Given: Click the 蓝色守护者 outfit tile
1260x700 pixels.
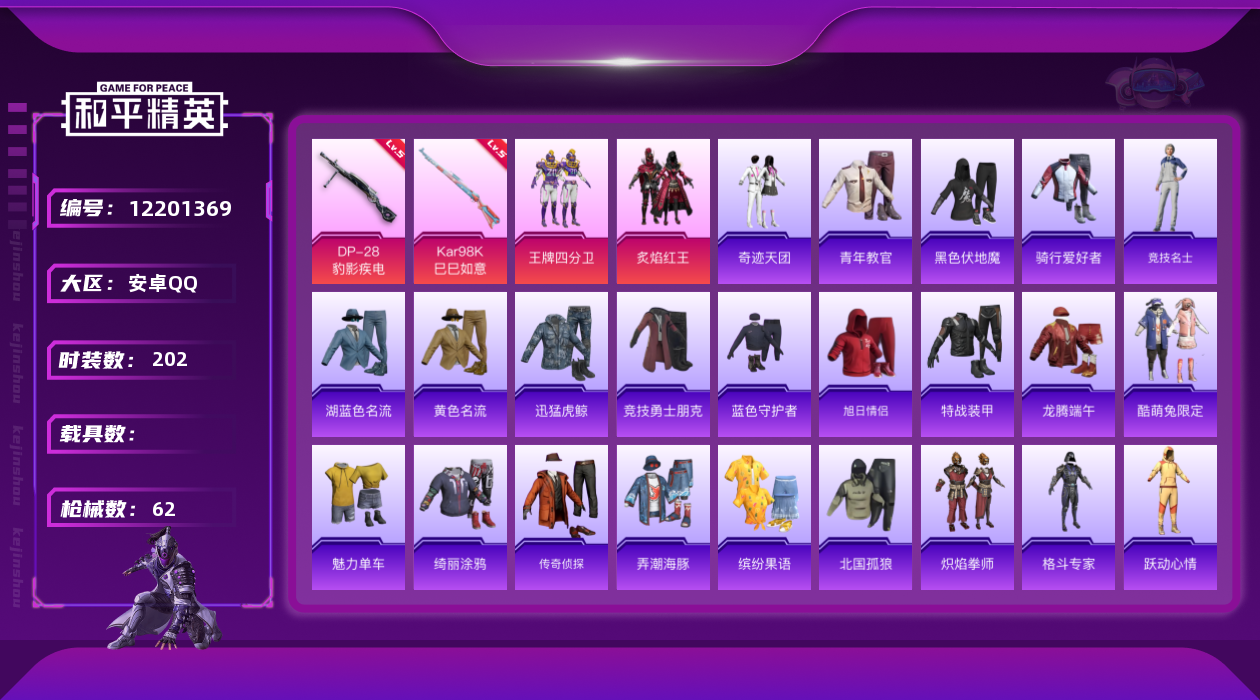Looking at the screenshot, I should coord(764,364).
